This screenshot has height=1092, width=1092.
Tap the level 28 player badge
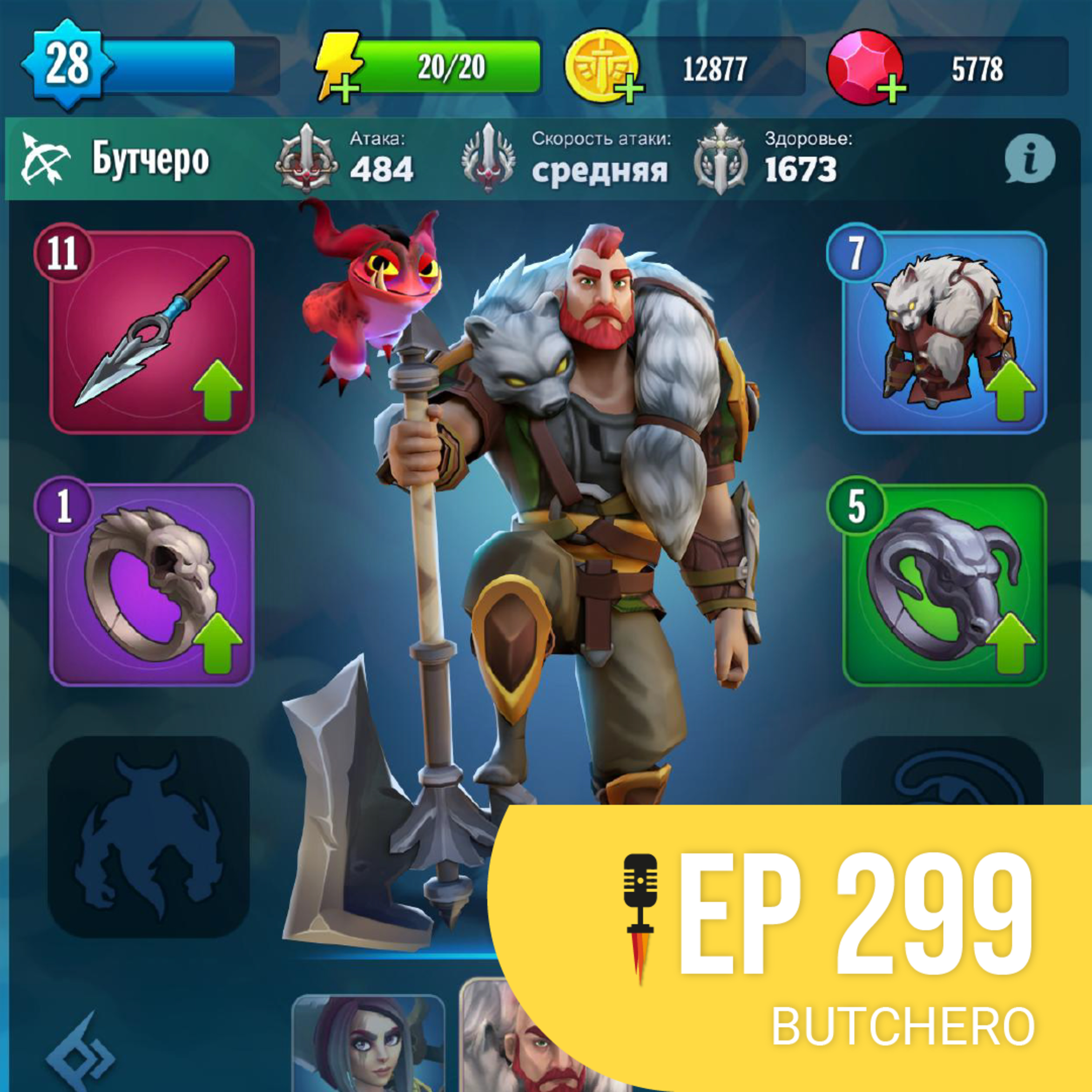[67, 64]
